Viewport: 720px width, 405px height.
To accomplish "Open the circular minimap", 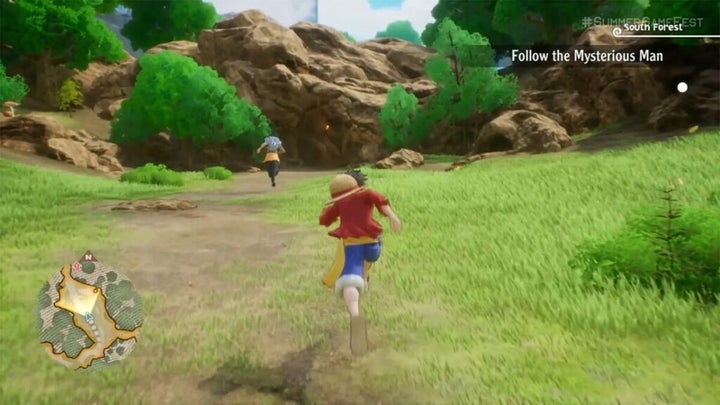I will [89, 311].
